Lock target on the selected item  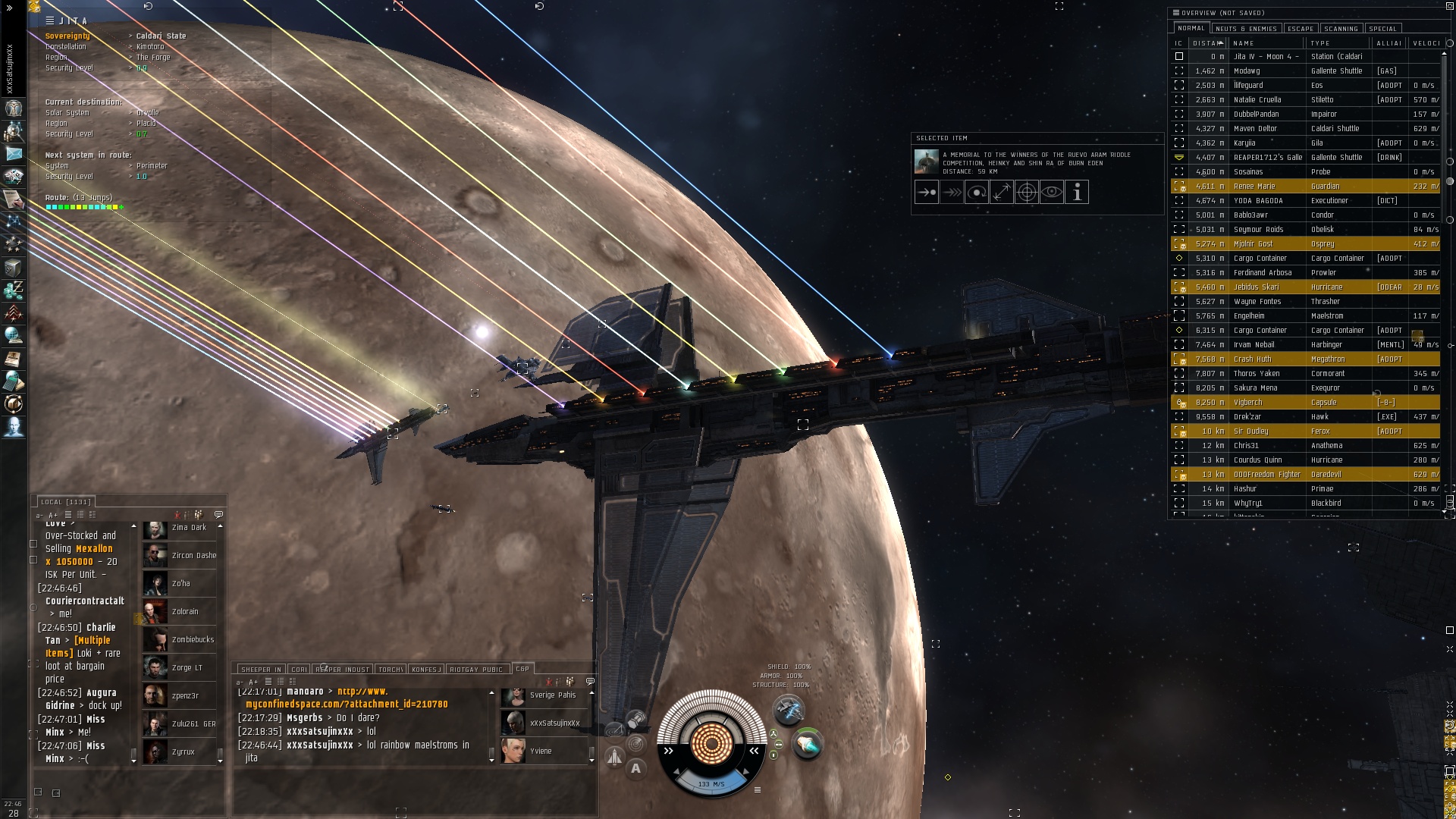[1027, 193]
